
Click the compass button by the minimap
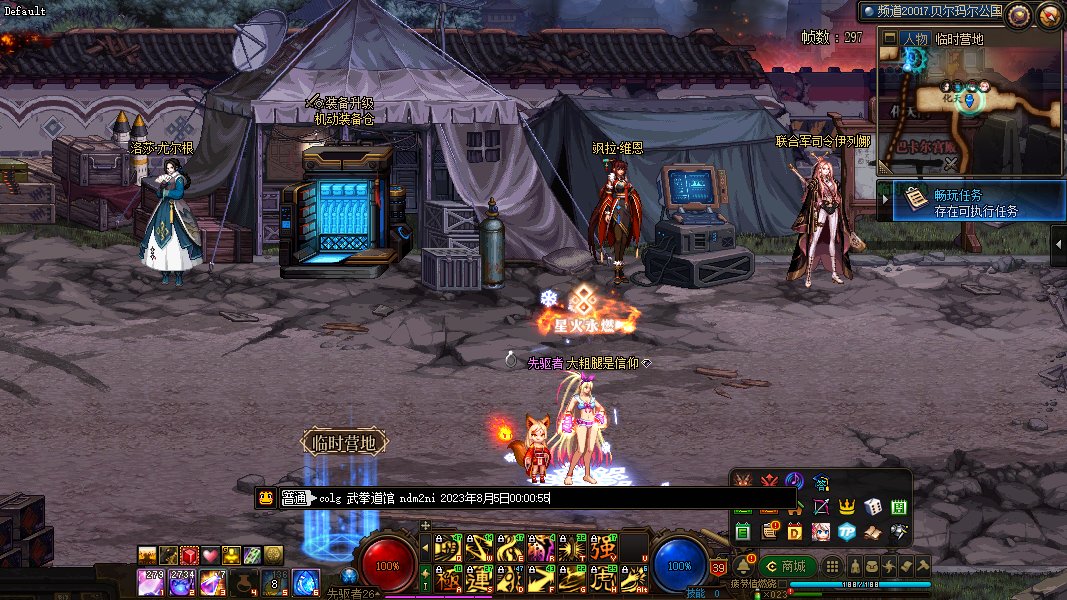coord(1019,14)
